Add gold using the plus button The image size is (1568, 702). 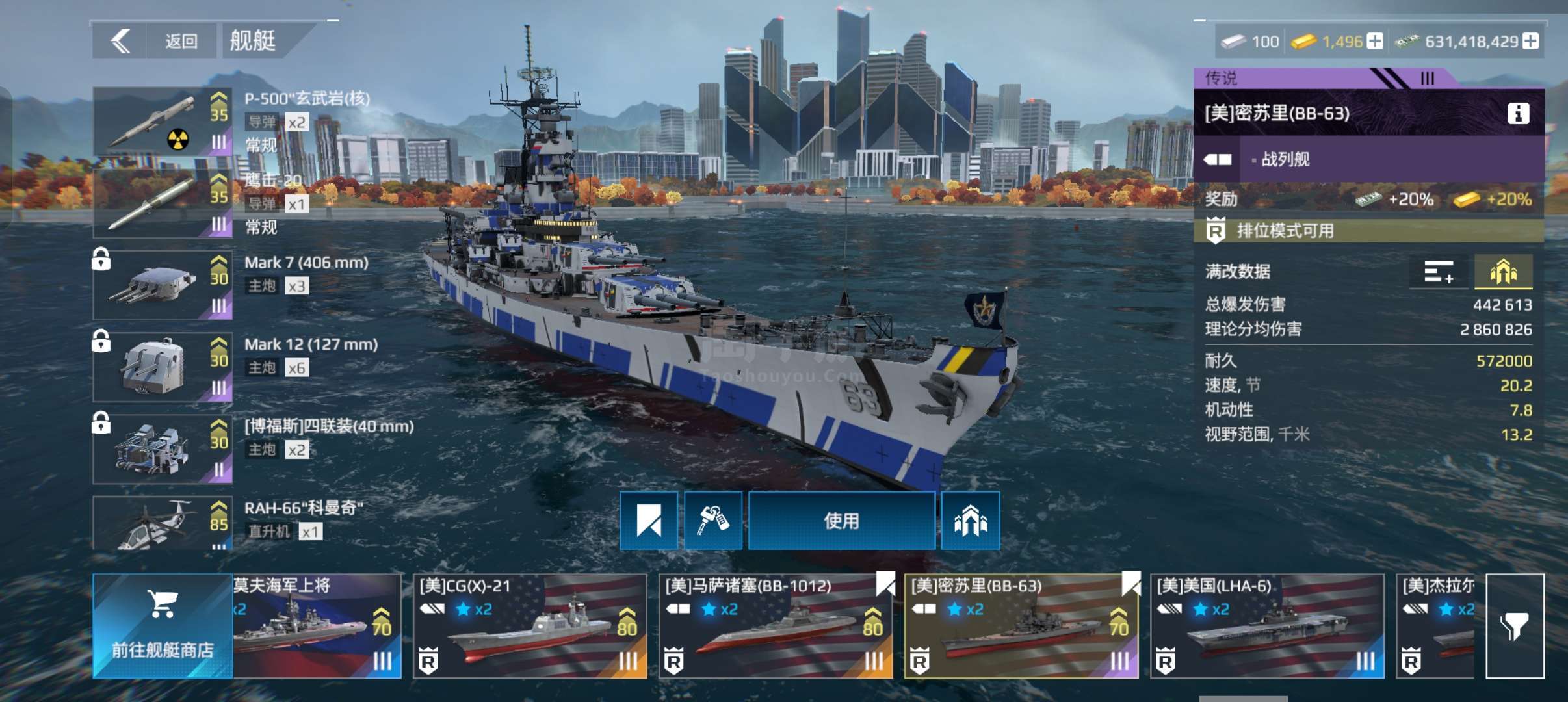click(x=1375, y=42)
